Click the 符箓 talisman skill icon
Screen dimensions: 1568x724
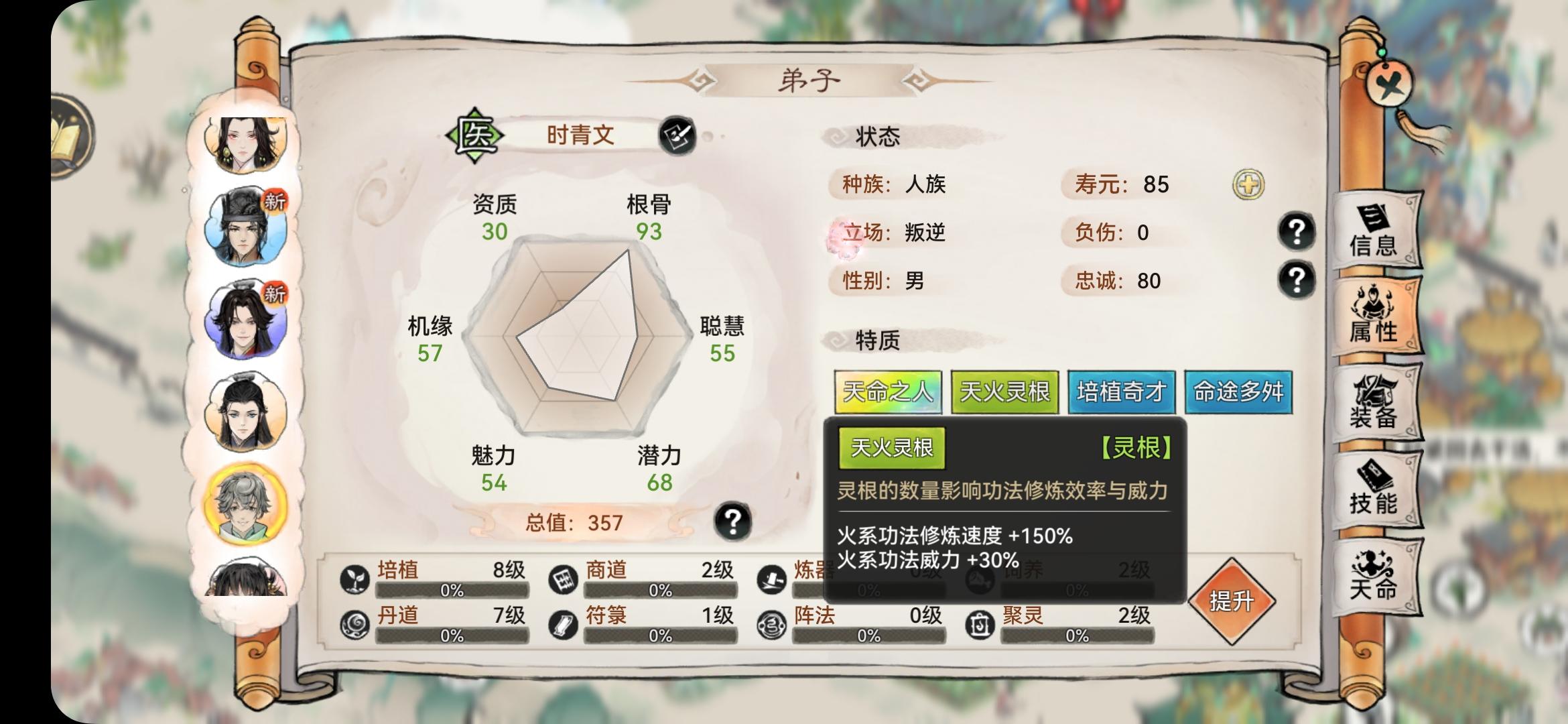pyautogui.click(x=564, y=623)
